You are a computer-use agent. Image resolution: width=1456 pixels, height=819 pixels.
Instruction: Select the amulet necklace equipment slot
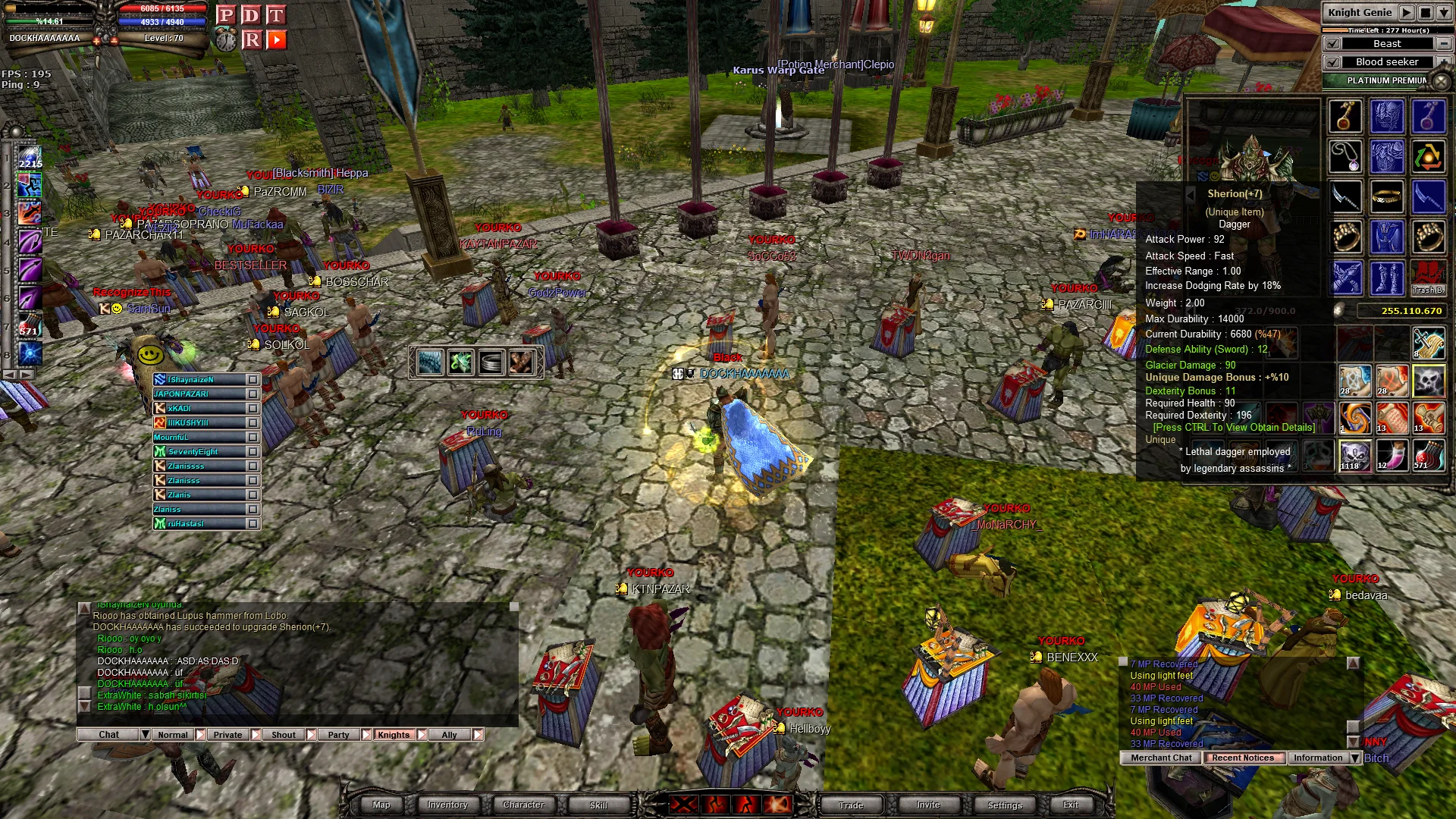tap(1345, 157)
